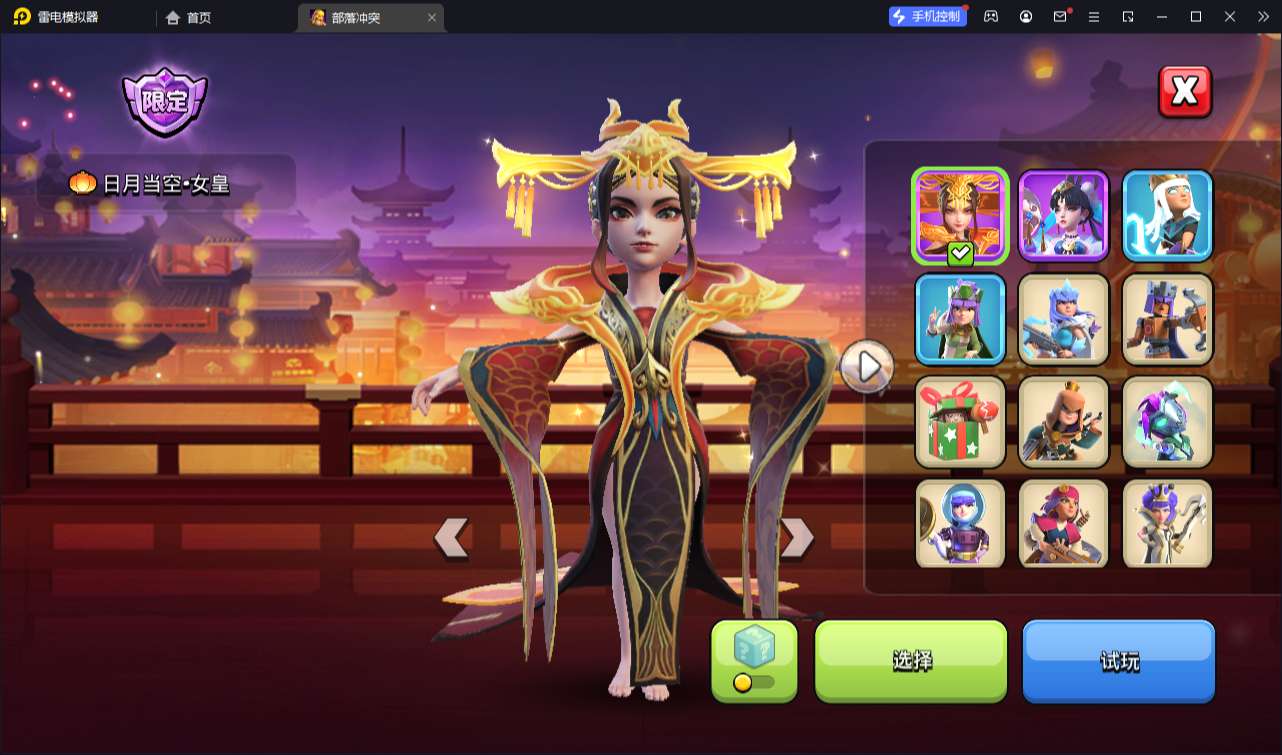
Task: Select the ice-themed hero skin thumbnail
Action: 1063,319
